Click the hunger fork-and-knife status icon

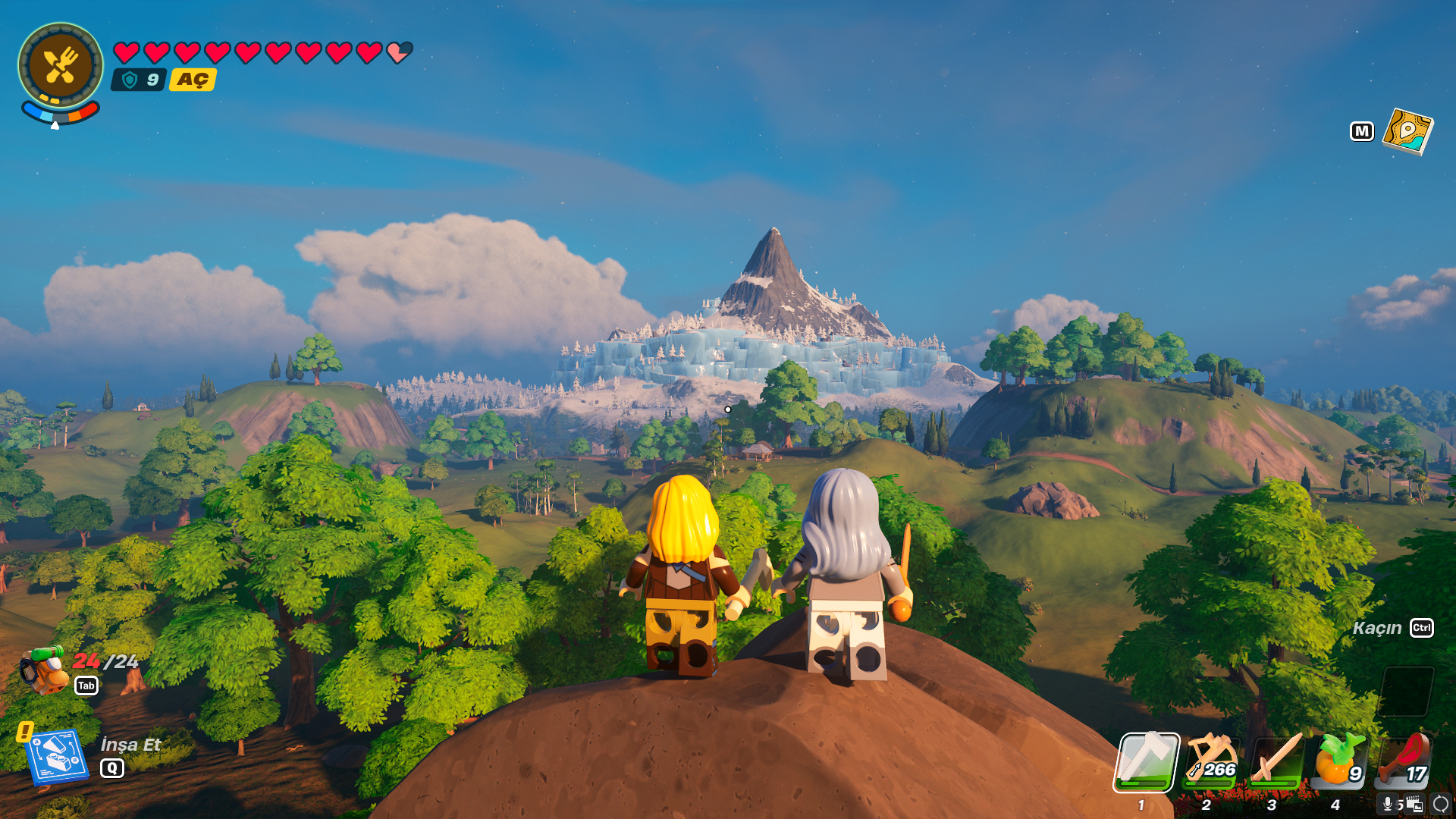click(61, 66)
